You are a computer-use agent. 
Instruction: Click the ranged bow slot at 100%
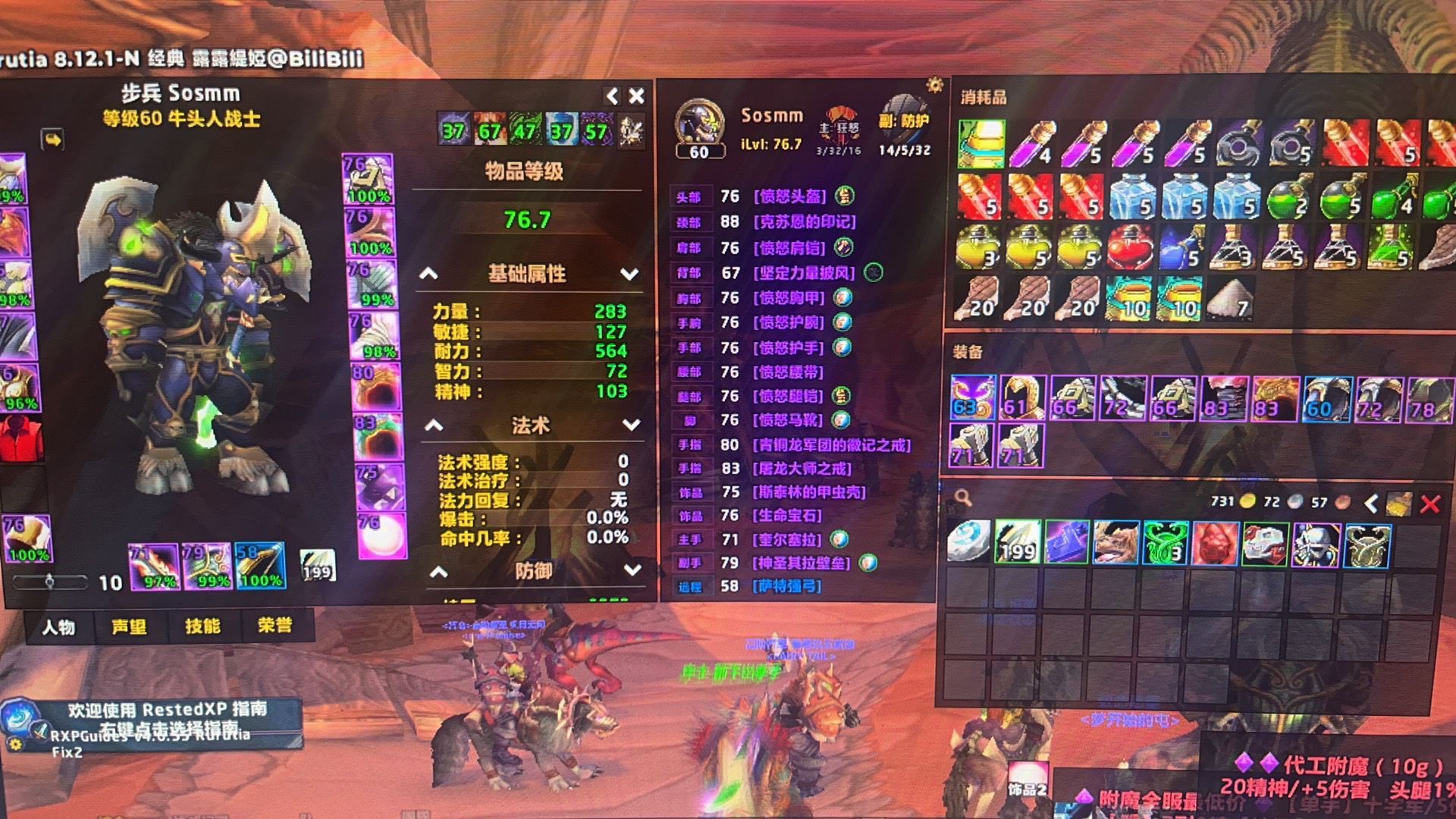coord(260,566)
